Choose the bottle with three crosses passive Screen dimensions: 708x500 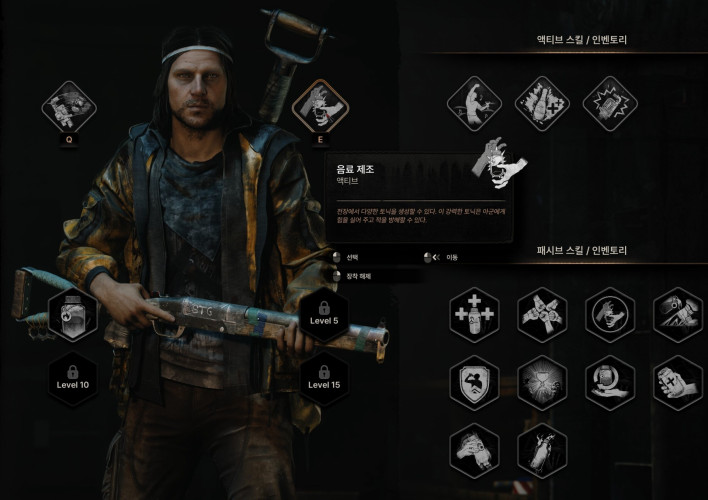474,314
